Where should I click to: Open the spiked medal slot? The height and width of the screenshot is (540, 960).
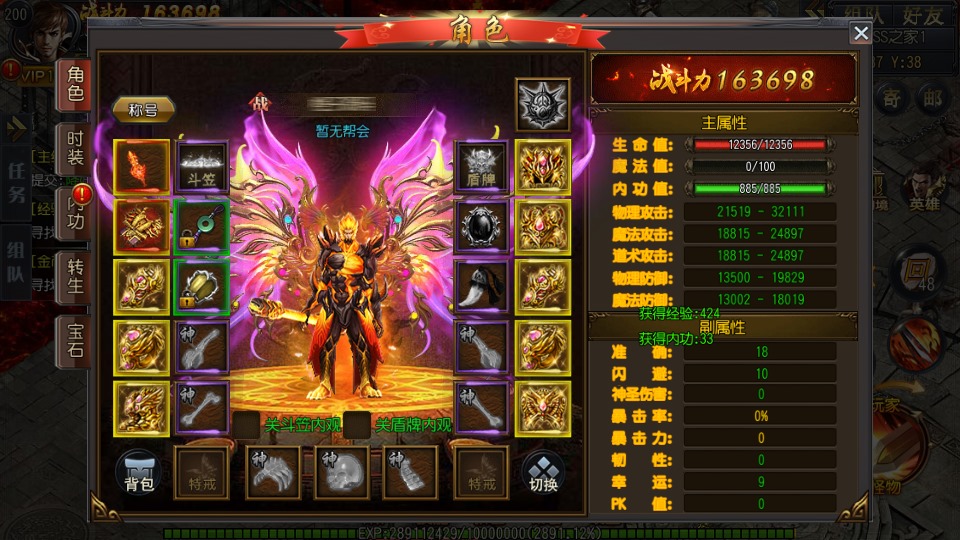(542, 104)
